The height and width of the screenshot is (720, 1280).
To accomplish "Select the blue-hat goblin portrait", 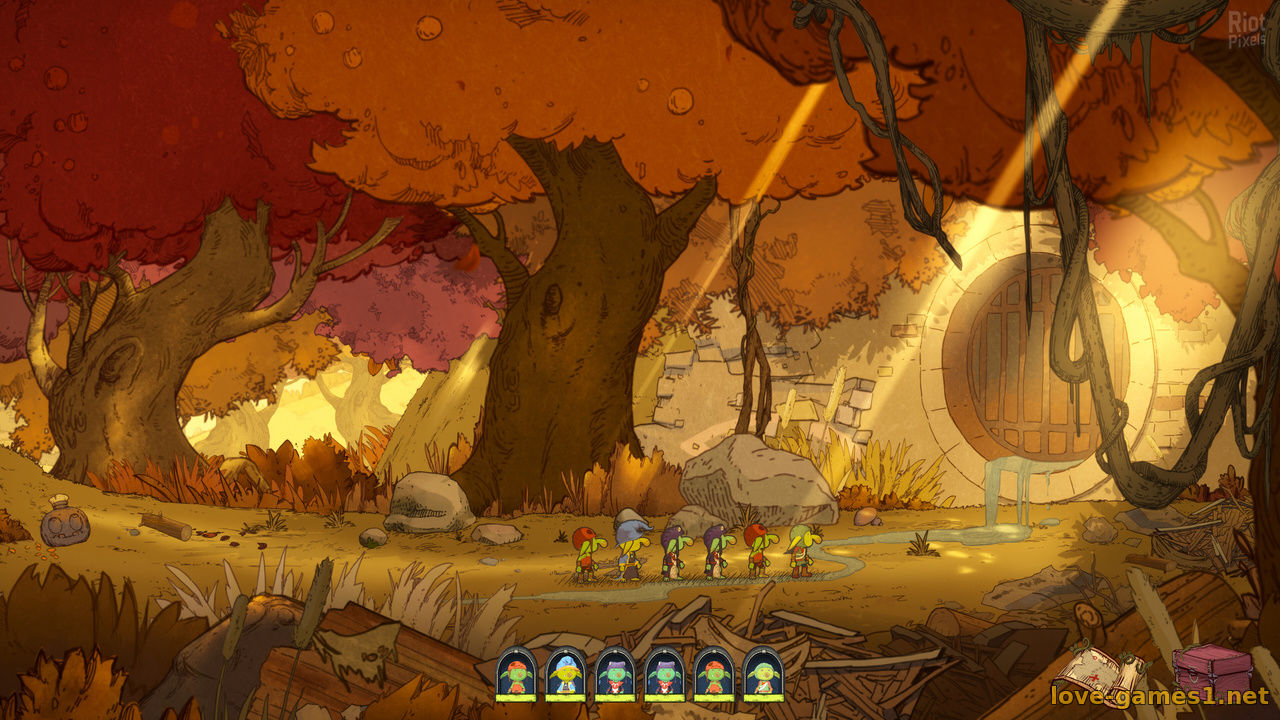I will [x=565, y=673].
